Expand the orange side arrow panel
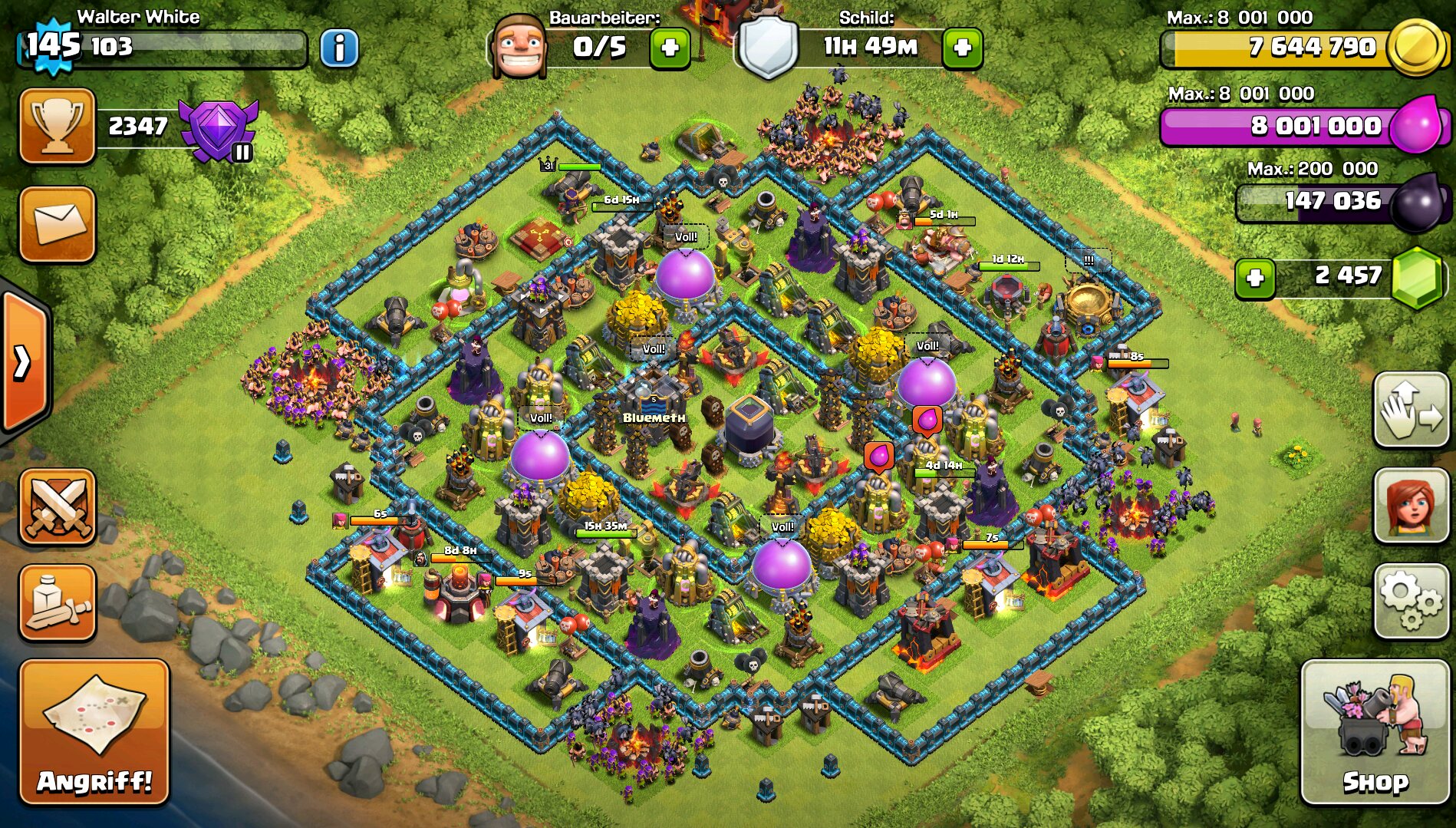Screen dimensions: 1456x828 click(25, 362)
